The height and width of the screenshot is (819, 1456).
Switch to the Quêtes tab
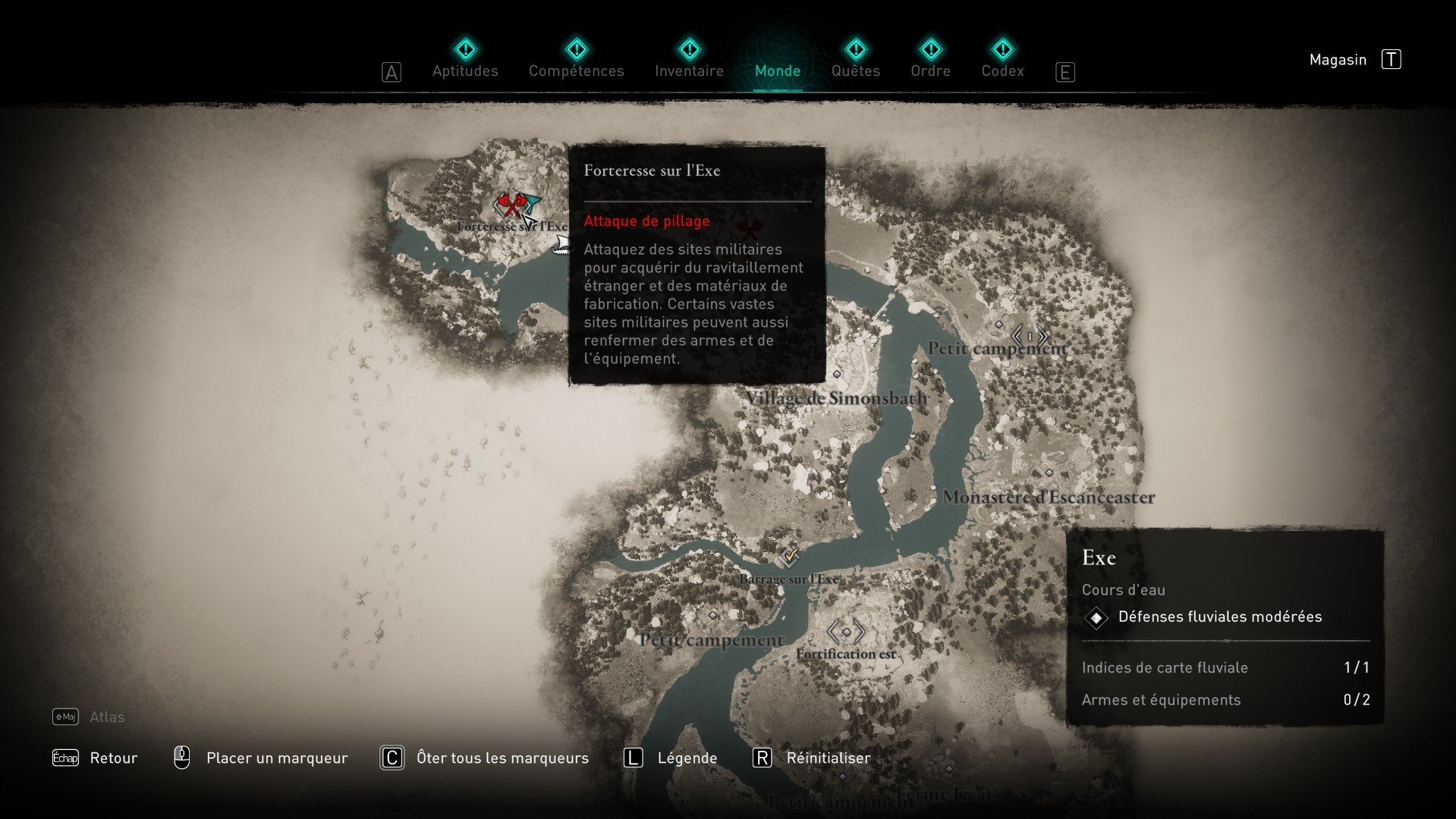[854, 70]
